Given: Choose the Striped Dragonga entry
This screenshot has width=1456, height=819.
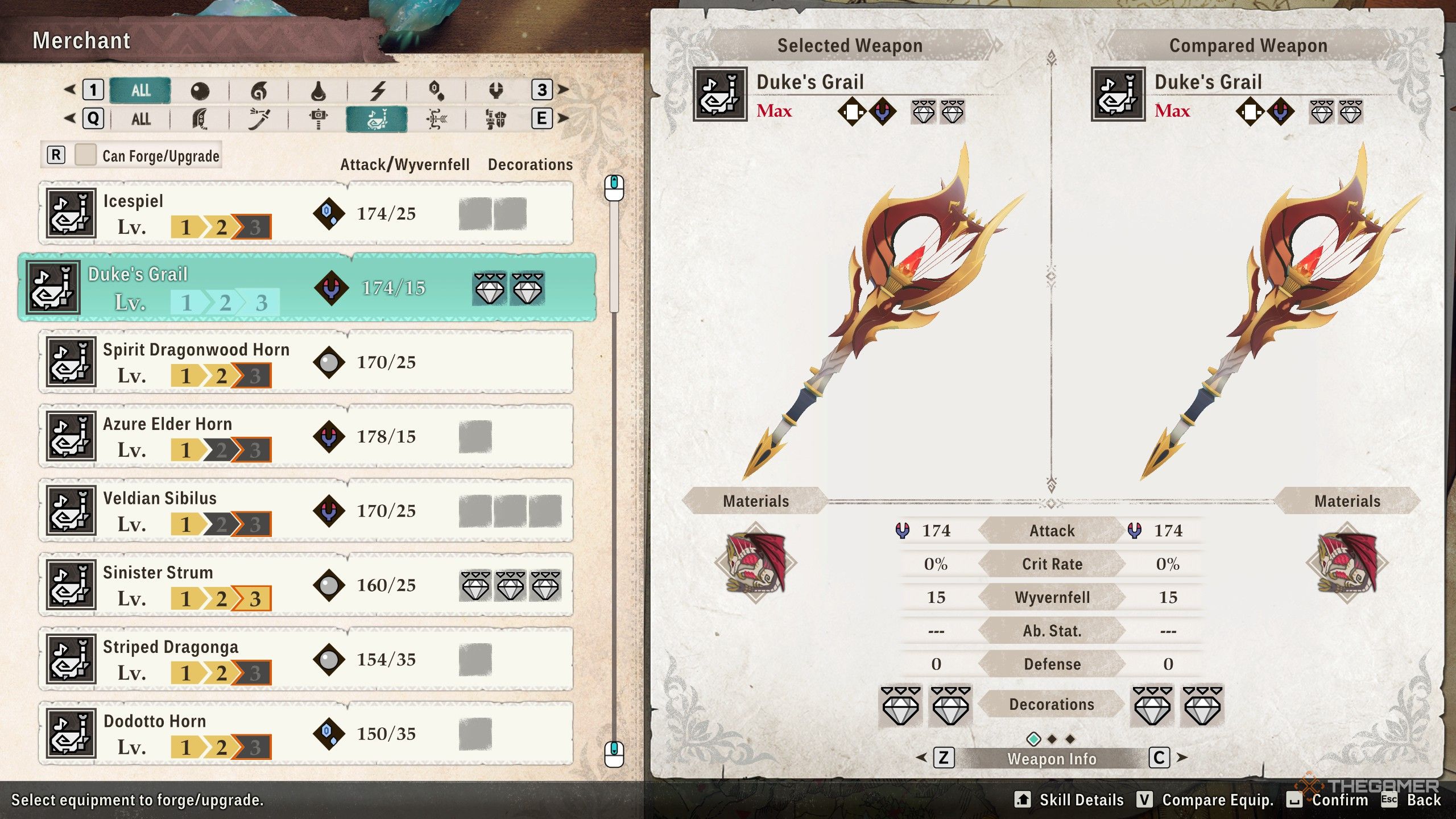Looking at the screenshot, I should (x=306, y=659).
